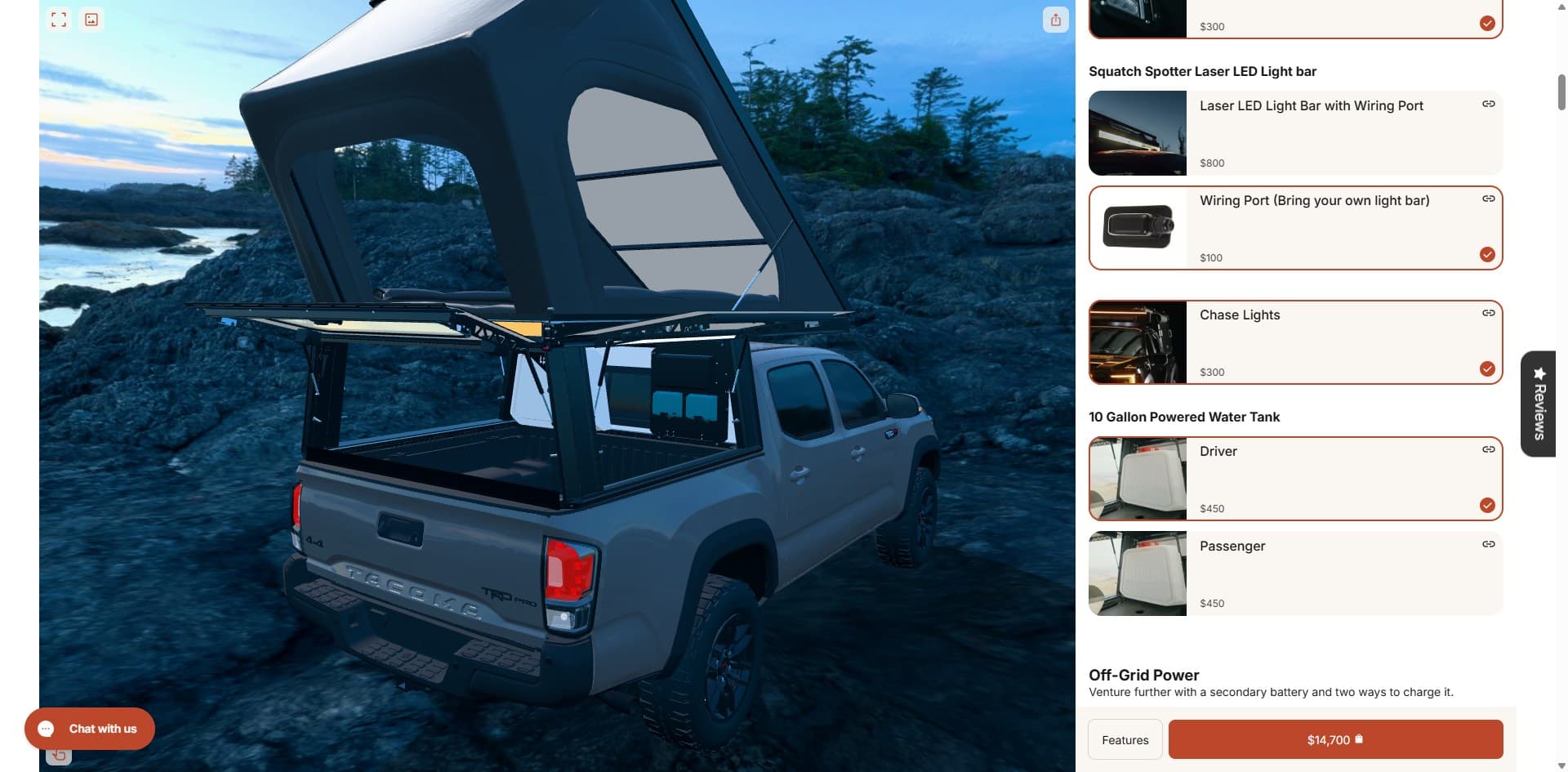The width and height of the screenshot is (1568, 772).
Task: Deselect the Driver 10 Gallon Water Tank
Action: point(1486,505)
